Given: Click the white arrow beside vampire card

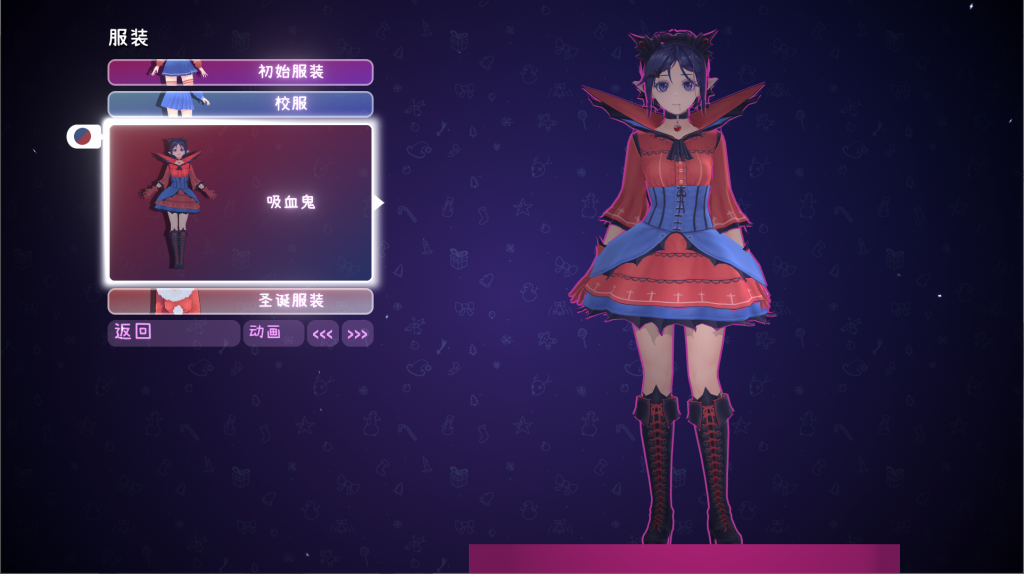Looking at the screenshot, I should (x=379, y=203).
